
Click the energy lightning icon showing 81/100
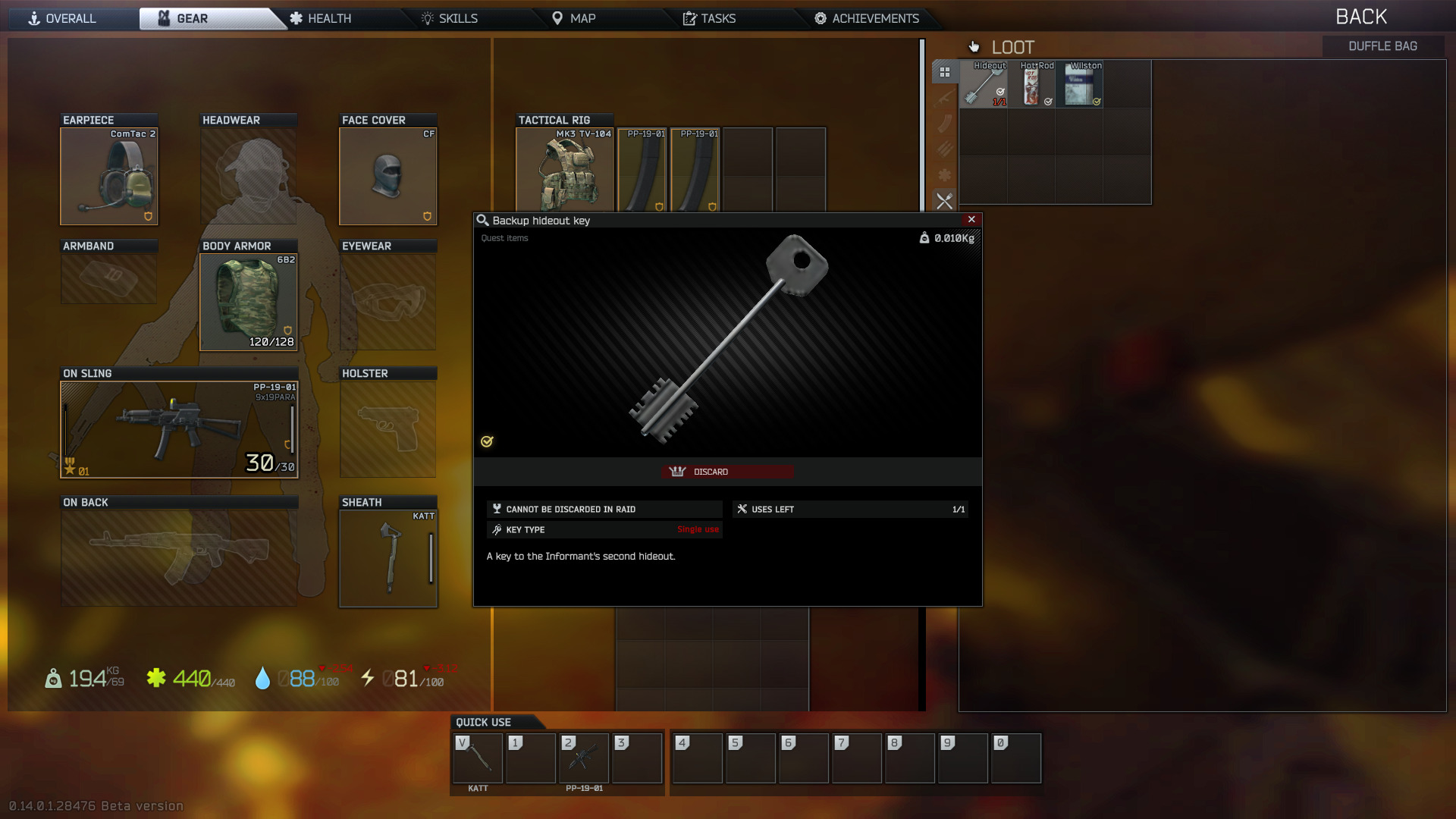pyautogui.click(x=369, y=679)
